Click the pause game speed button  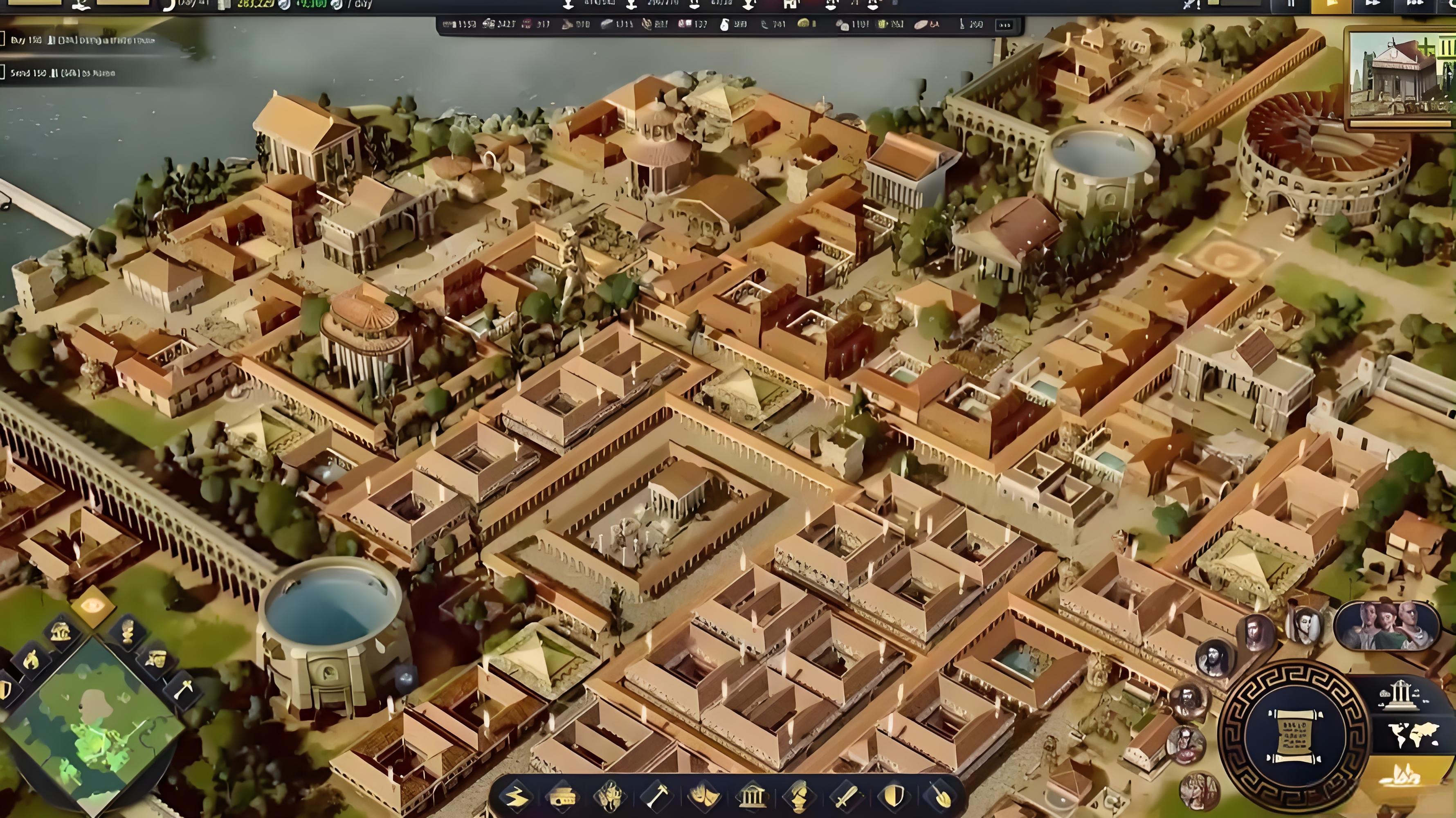(1290, 4)
